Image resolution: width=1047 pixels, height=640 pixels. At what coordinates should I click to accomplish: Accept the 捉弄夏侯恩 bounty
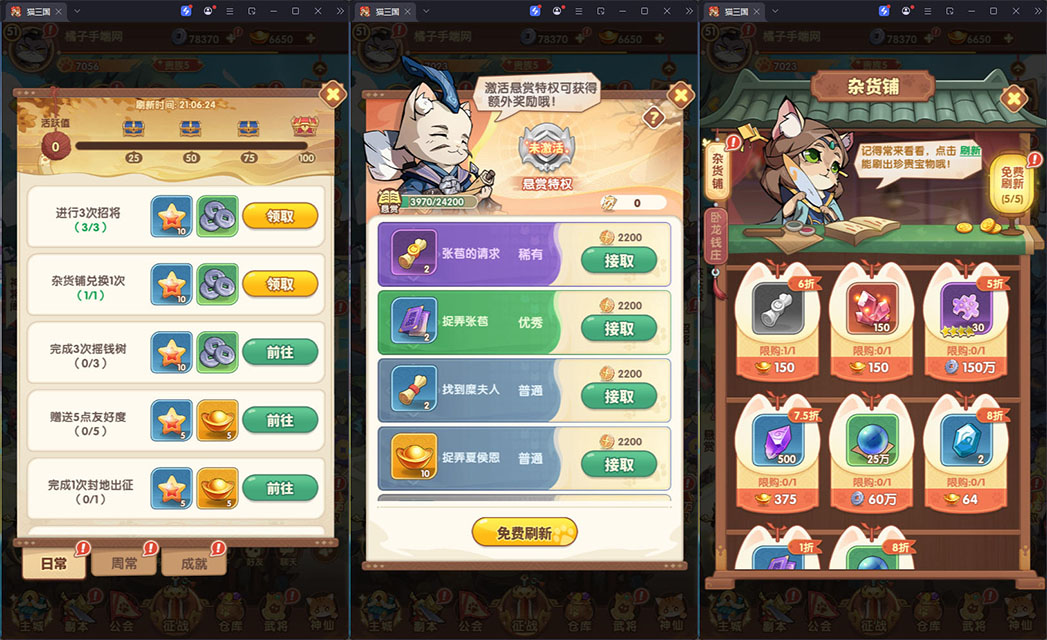click(x=619, y=465)
